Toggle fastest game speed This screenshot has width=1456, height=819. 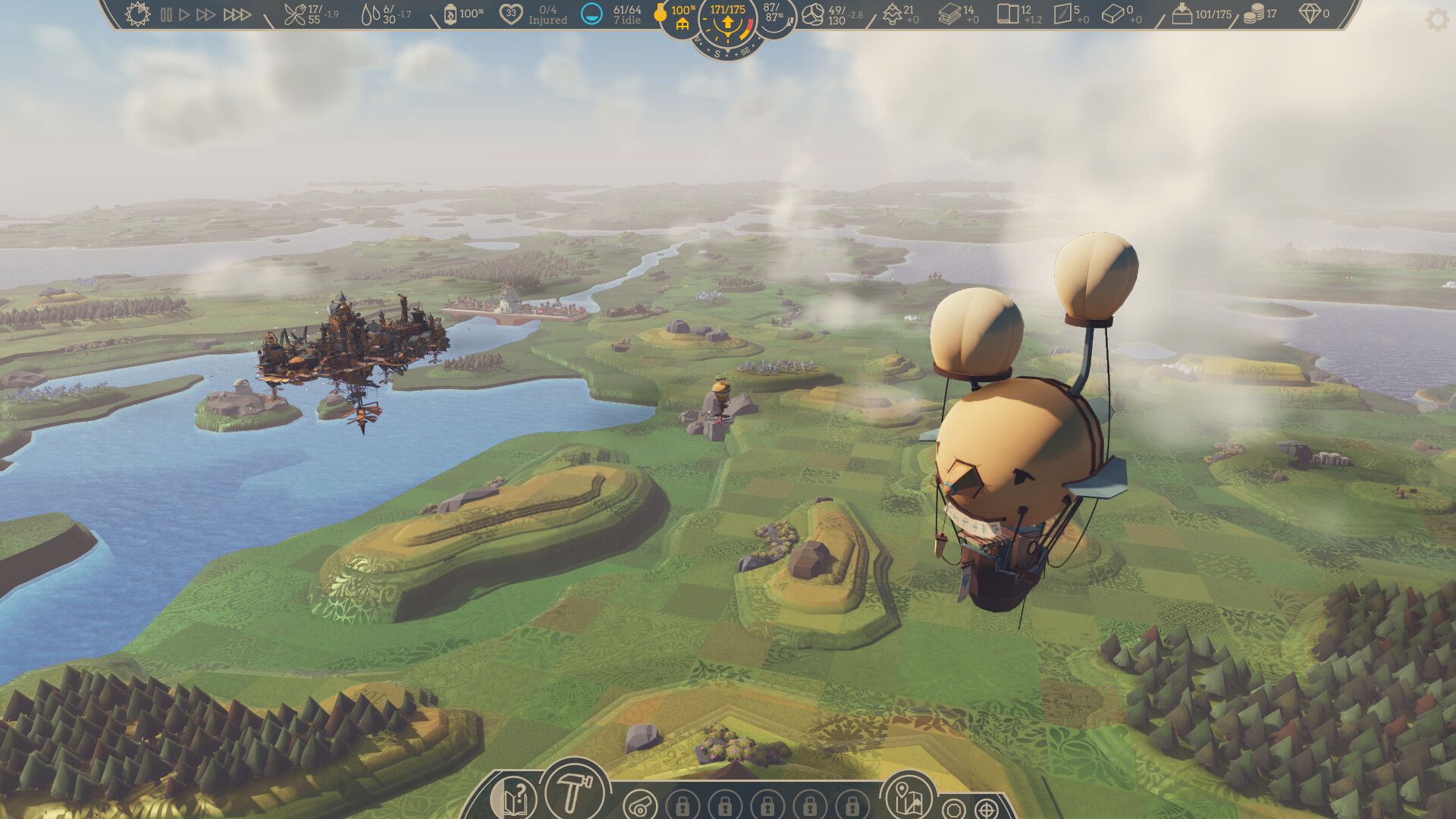pyautogui.click(x=237, y=13)
